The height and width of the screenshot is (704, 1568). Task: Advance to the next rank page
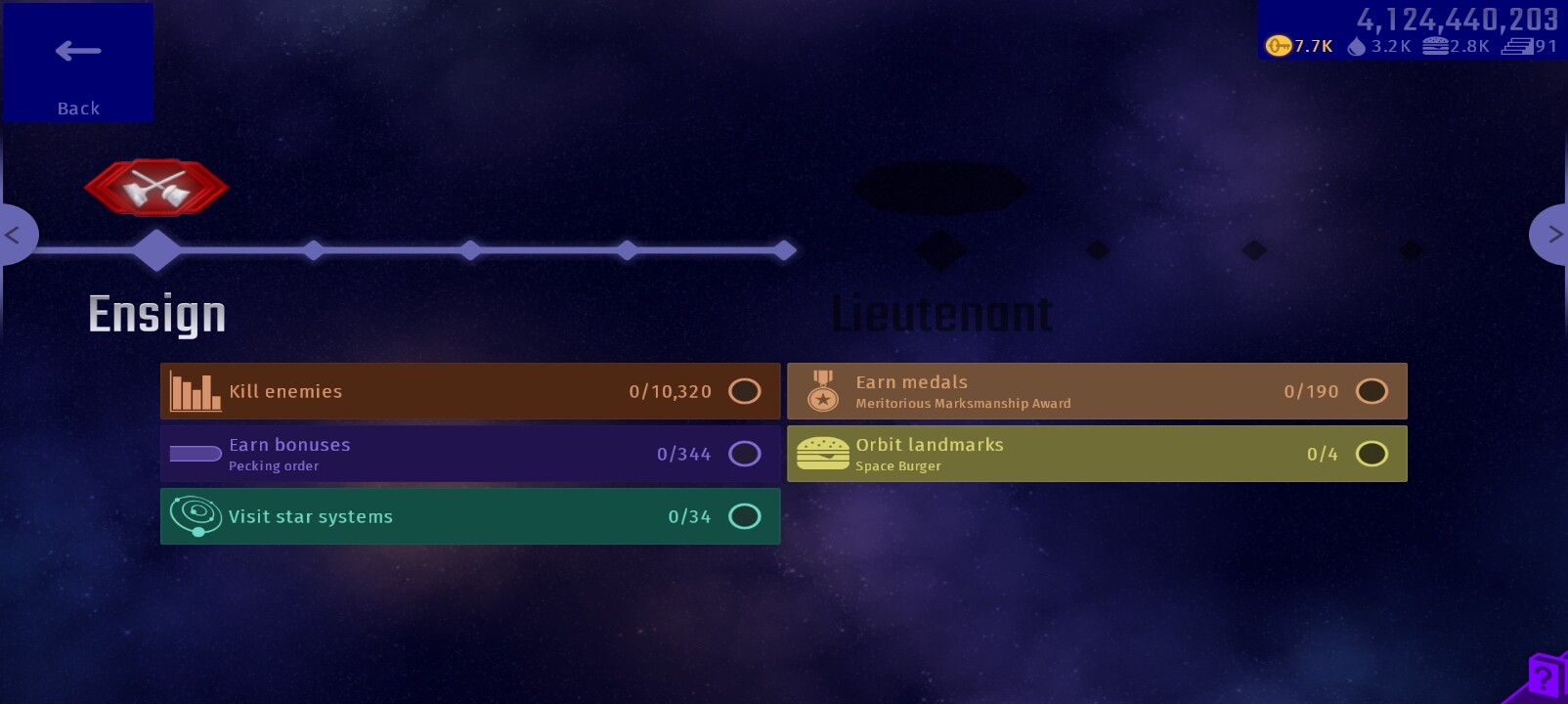click(1552, 235)
